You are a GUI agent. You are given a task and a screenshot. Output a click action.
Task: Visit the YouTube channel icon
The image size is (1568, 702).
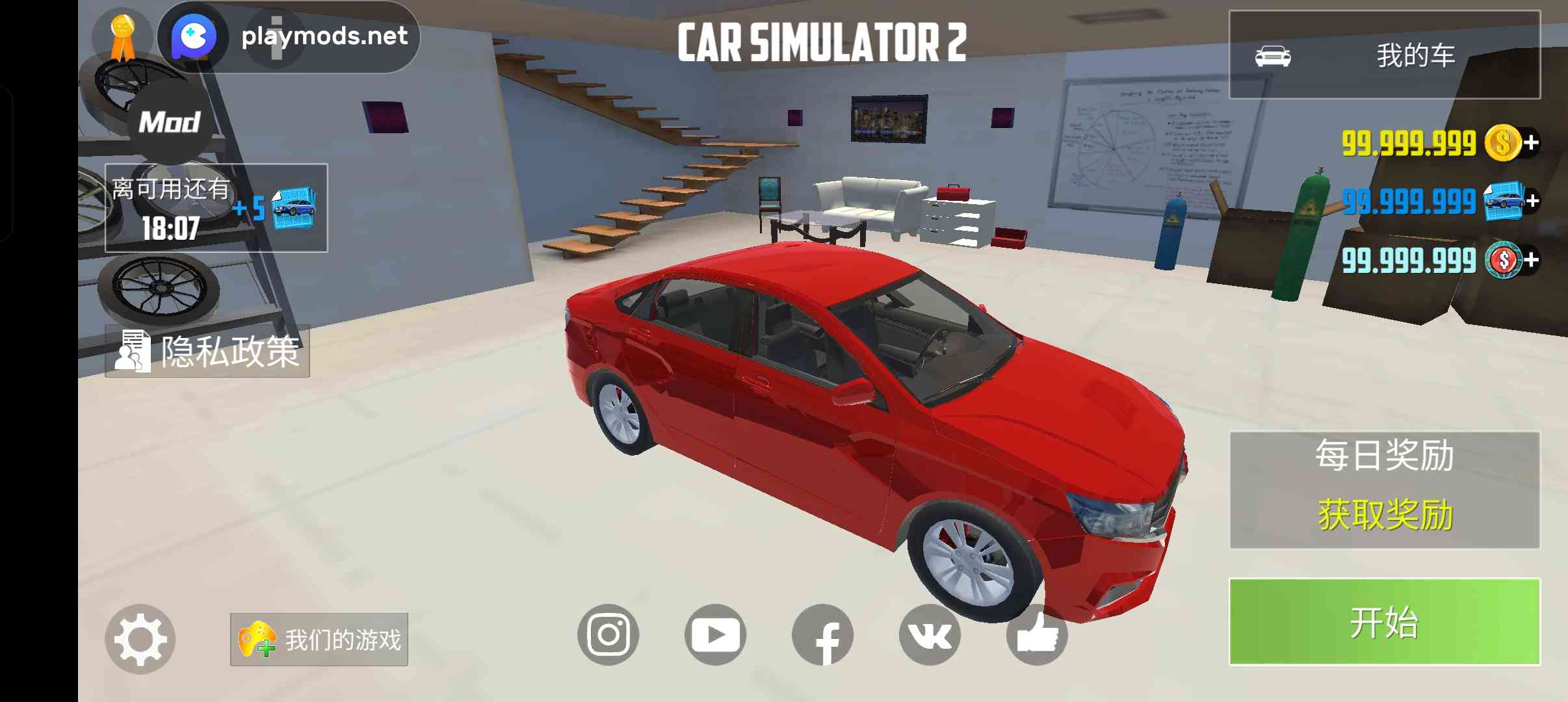click(715, 634)
